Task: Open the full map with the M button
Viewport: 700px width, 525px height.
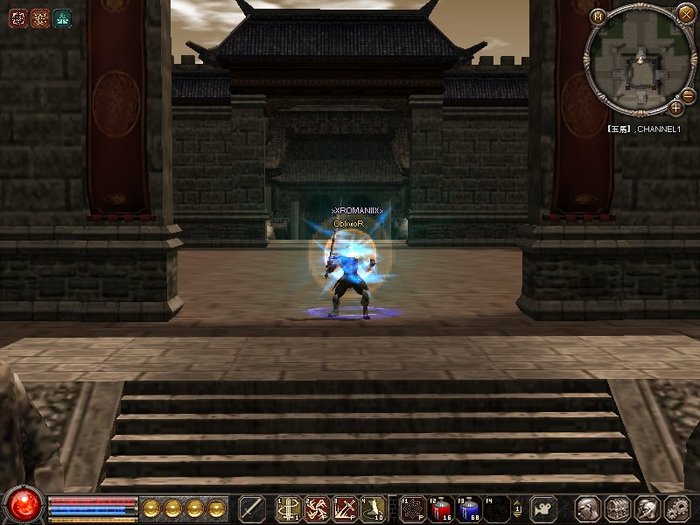Action: click(598, 16)
